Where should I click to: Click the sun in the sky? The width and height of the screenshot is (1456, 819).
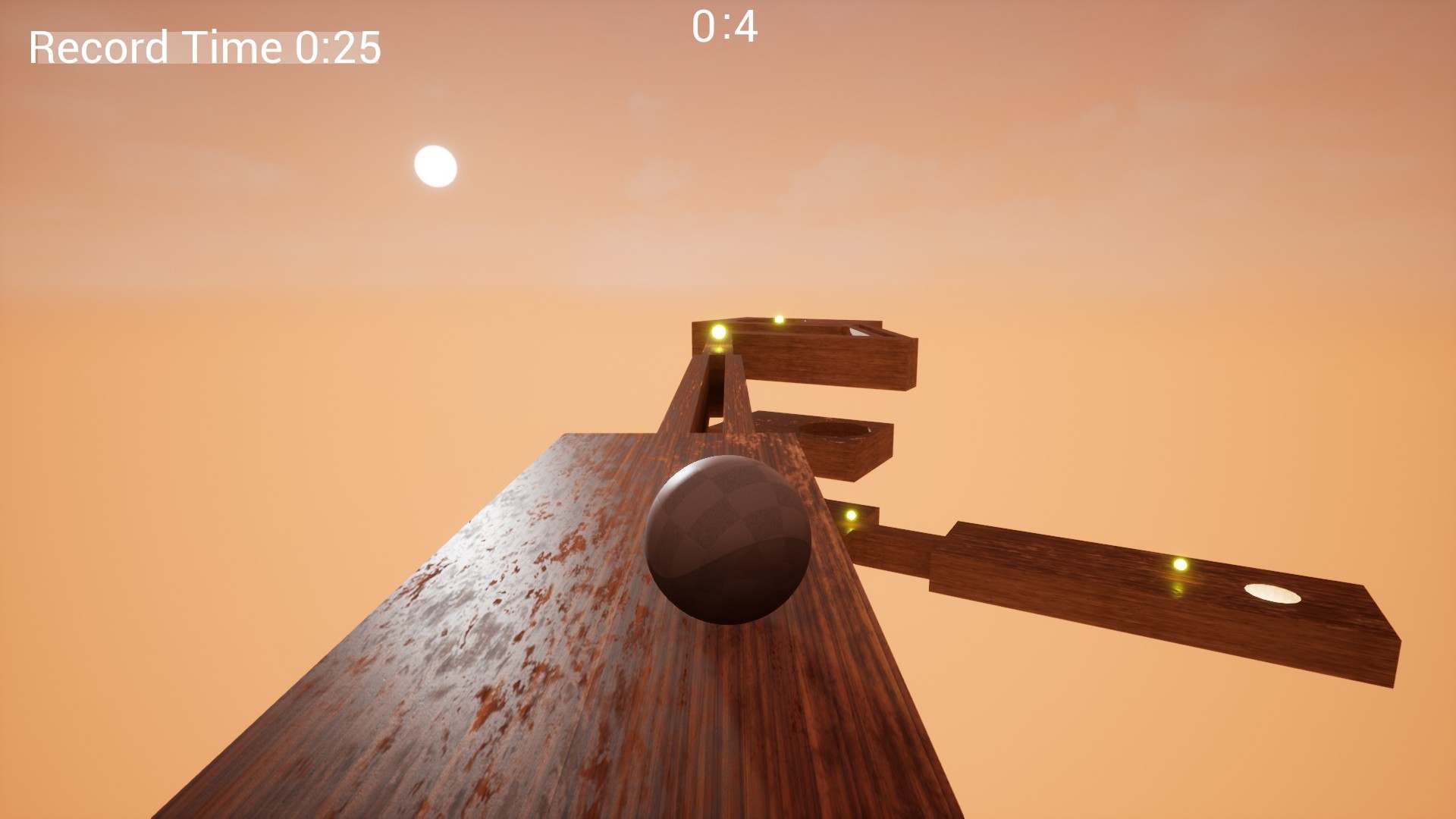tap(435, 165)
